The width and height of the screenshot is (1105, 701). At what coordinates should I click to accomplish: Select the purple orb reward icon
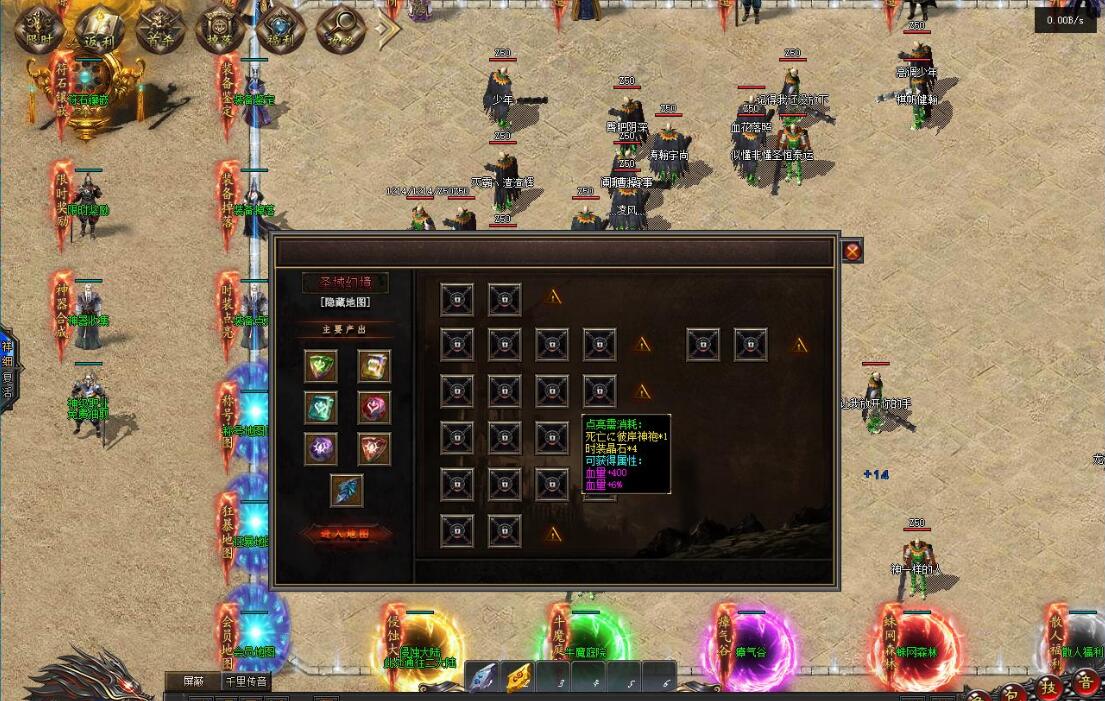[x=321, y=449]
